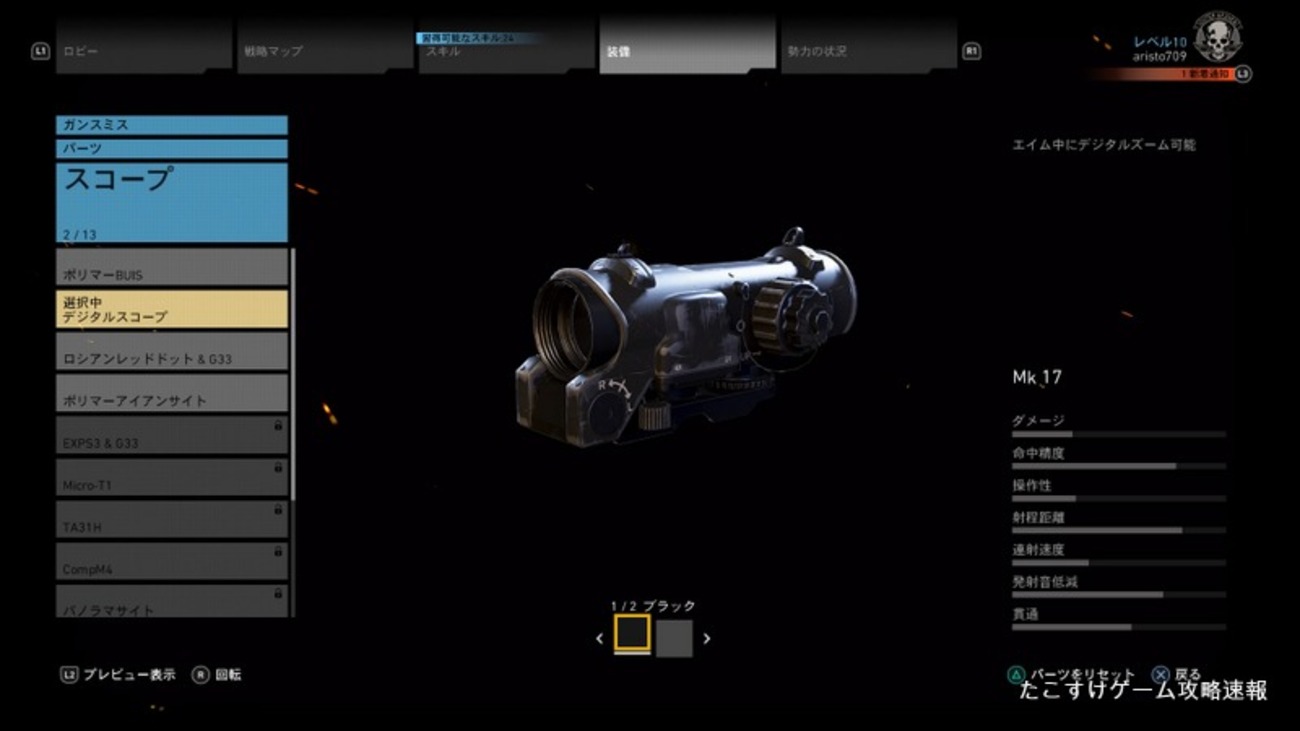
Task: Click the locked TA31H scope entry
Action: tap(170, 518)
